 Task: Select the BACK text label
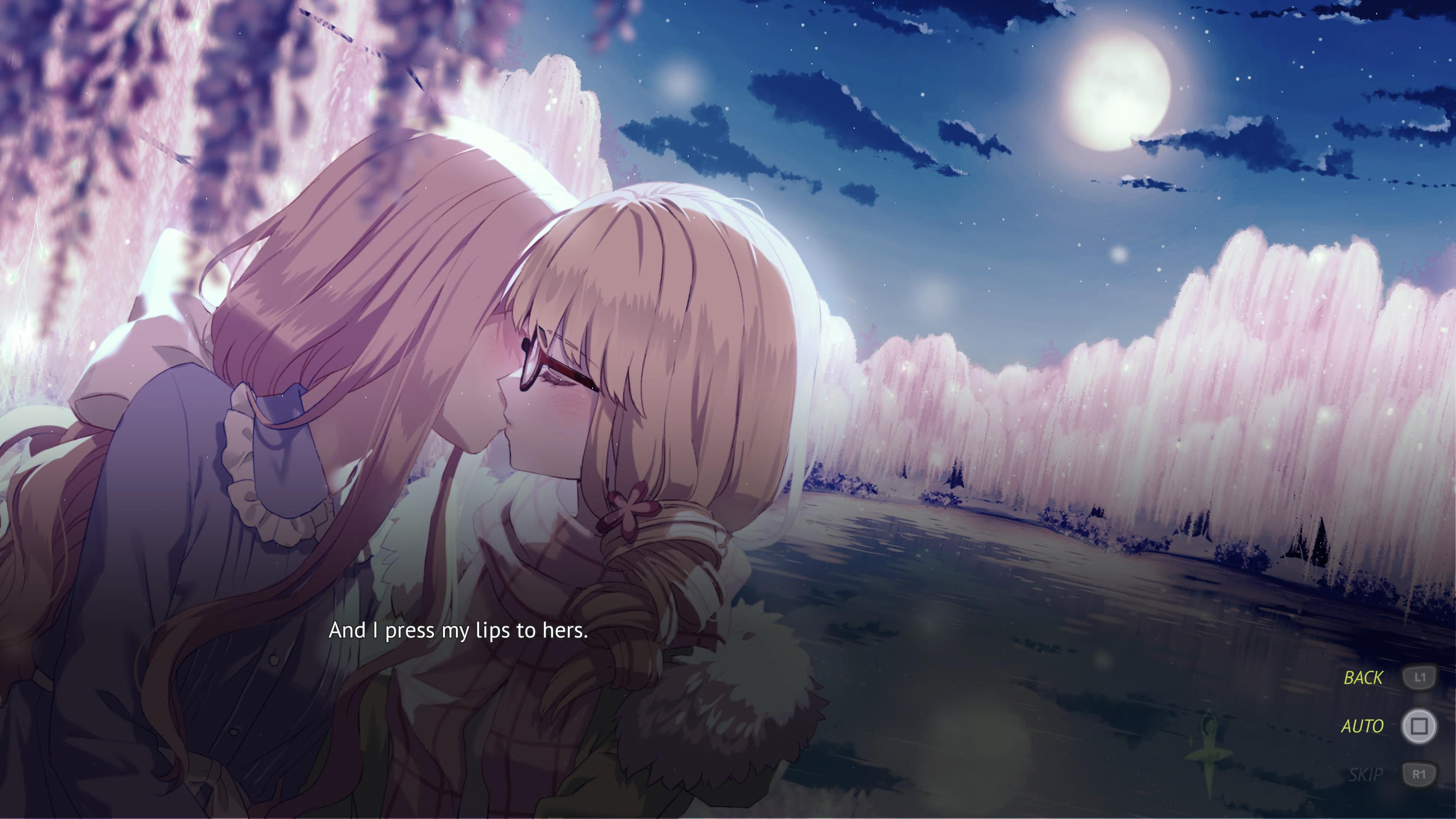(x=1363, y=677)
